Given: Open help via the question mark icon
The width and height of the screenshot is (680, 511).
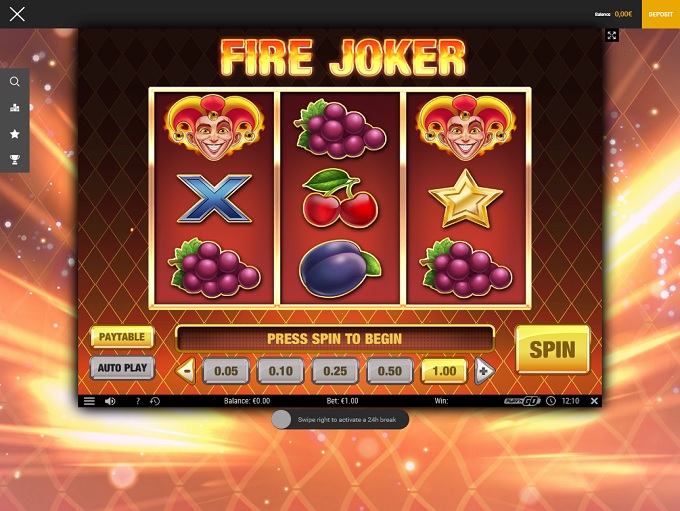Looking at the screenshot, I should pos(137,401).
